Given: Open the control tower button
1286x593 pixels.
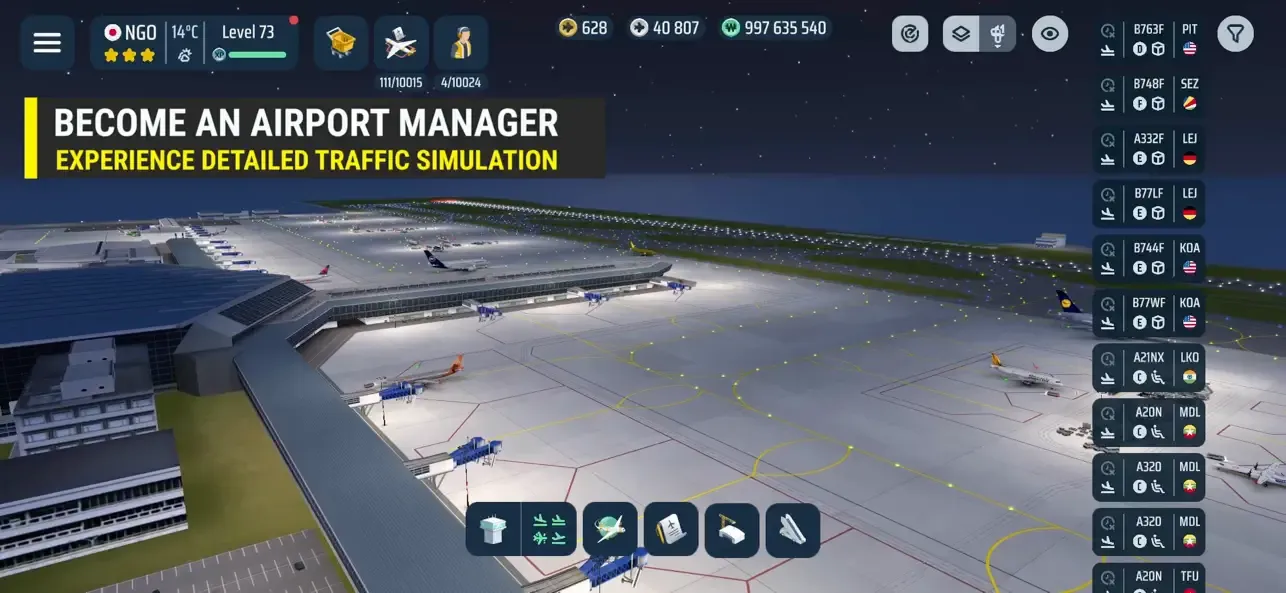Looking at the screenshot, I should coord(494,529).
